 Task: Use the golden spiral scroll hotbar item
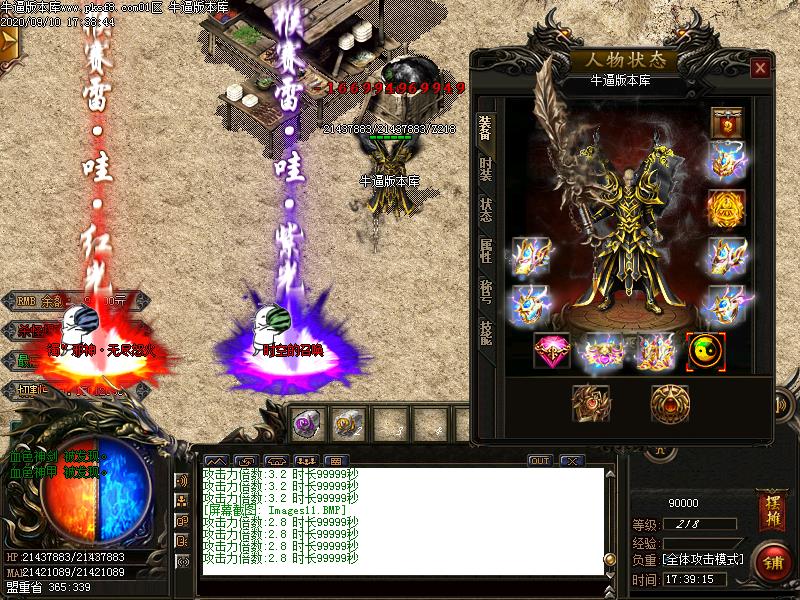(x=348, y=424)
